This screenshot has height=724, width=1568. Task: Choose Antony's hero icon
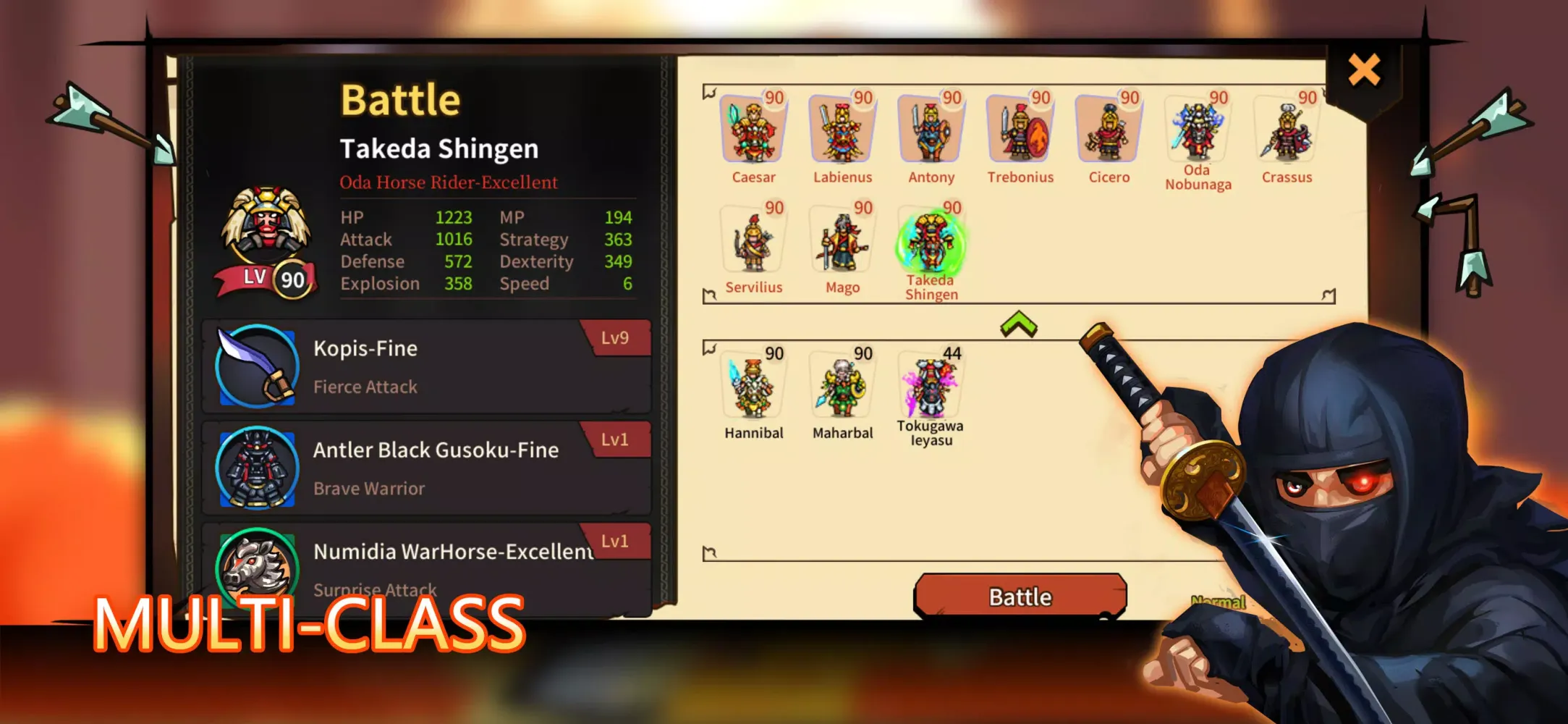coord(931,130)
